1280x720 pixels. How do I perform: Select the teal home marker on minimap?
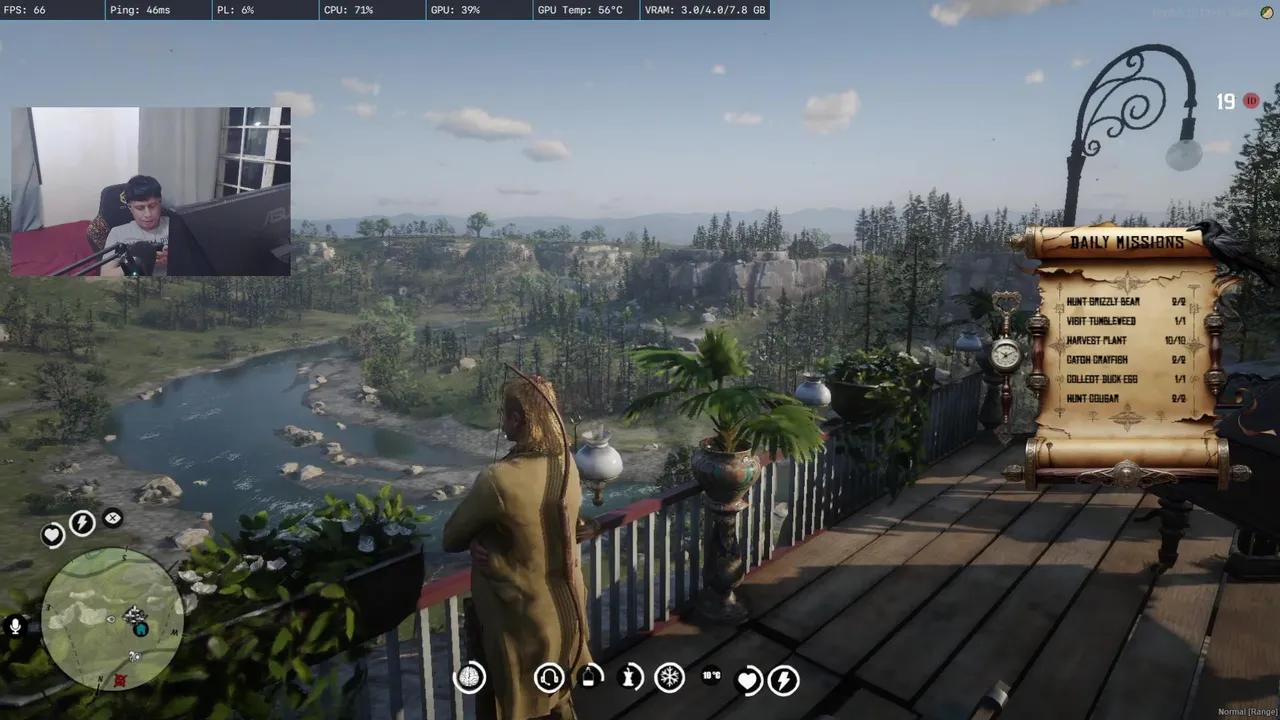coord(141,629)
